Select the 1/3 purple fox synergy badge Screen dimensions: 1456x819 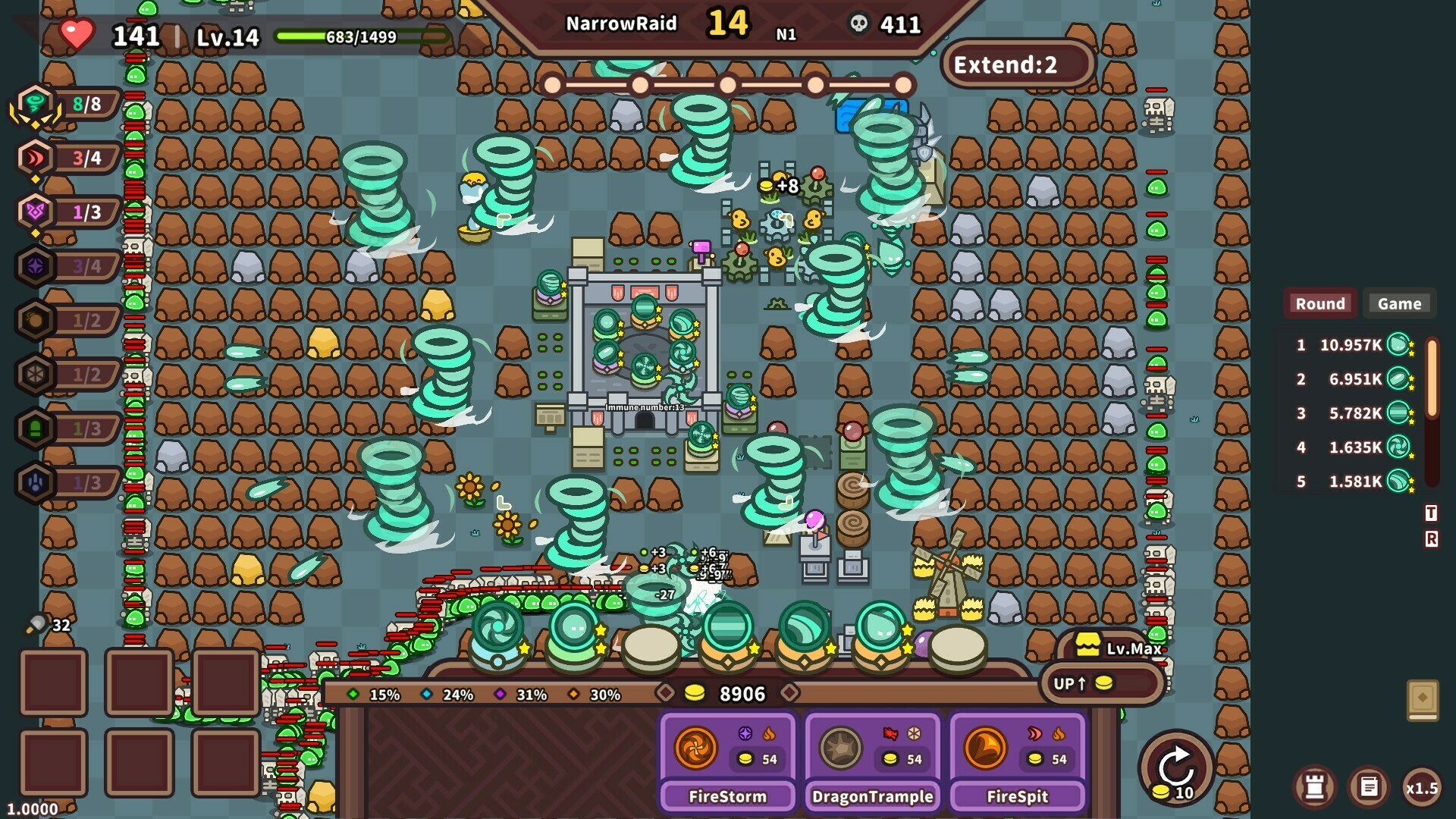pos(36,212)
